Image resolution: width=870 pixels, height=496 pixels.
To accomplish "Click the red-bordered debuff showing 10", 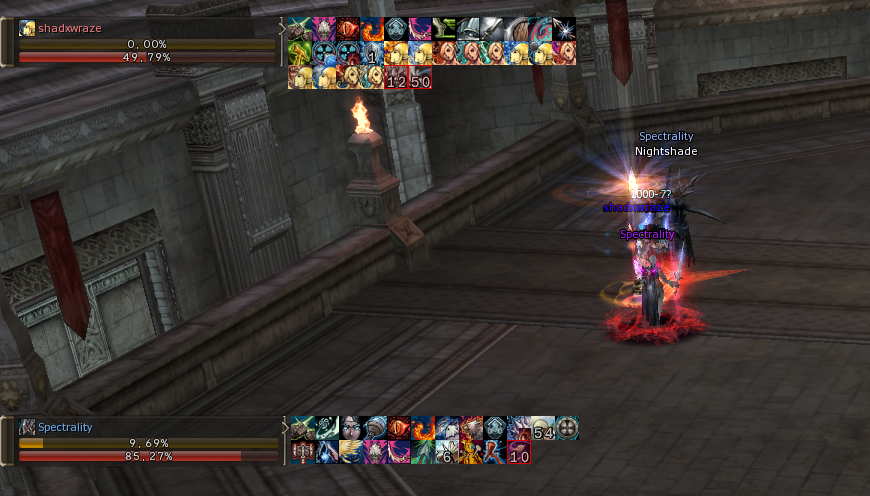I will pos(518,453).
